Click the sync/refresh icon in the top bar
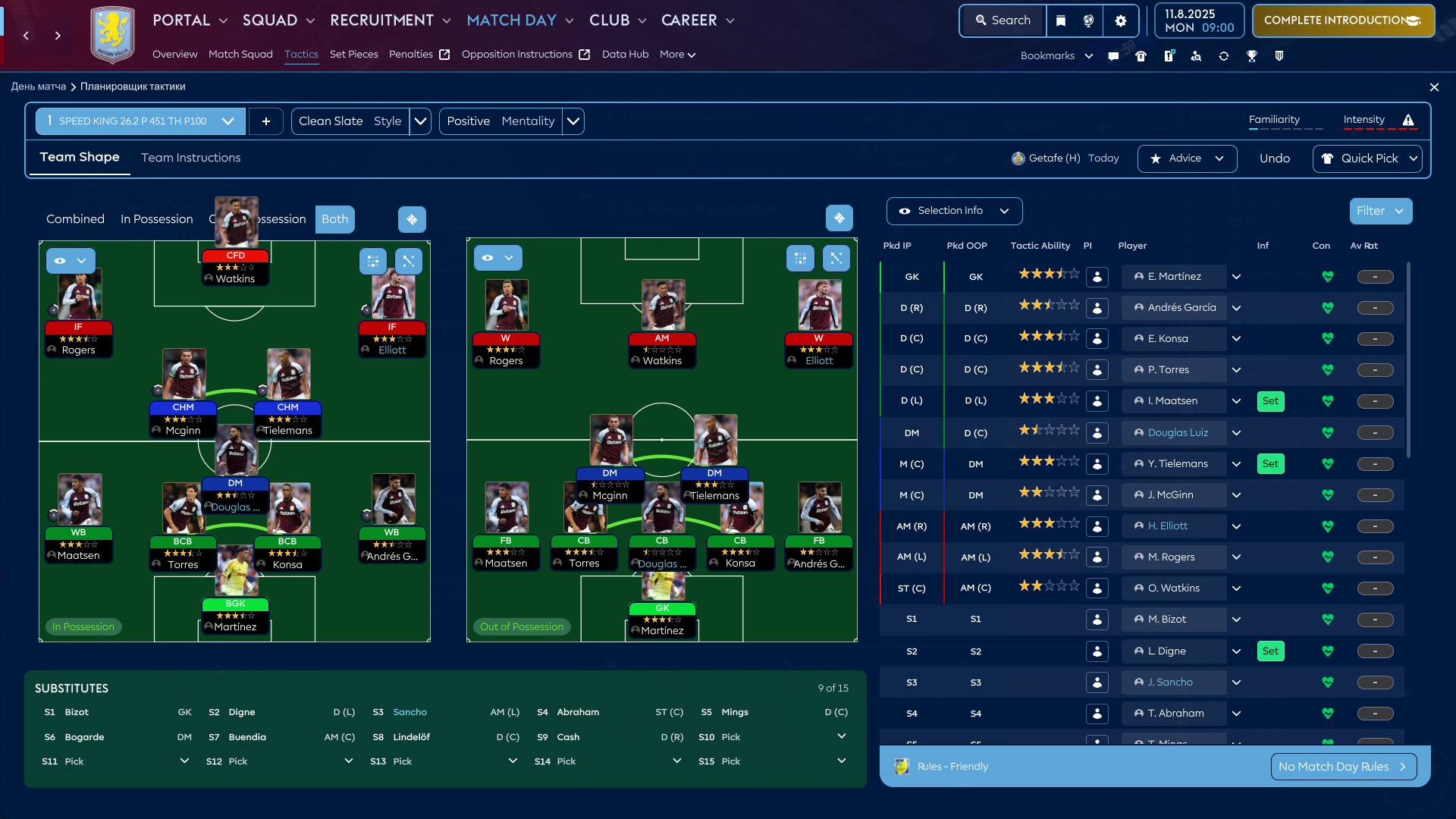The image size is (1456, 819). pyautogui.click(x=1224, y=55)
